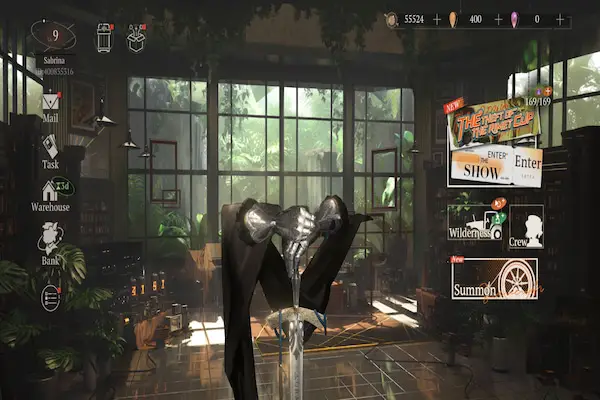Image resolution: width=600 pixels, height=400 pixels.
Task: Open The Theft of the Rimet Cup banner
Action: (x=492, y=122)
